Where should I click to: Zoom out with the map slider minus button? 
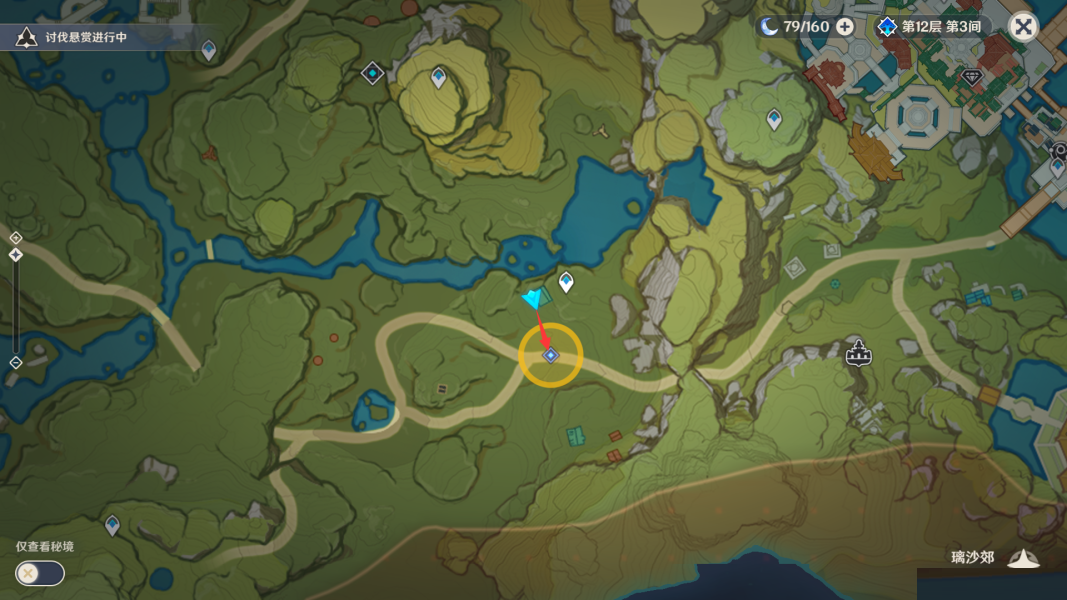16,362
